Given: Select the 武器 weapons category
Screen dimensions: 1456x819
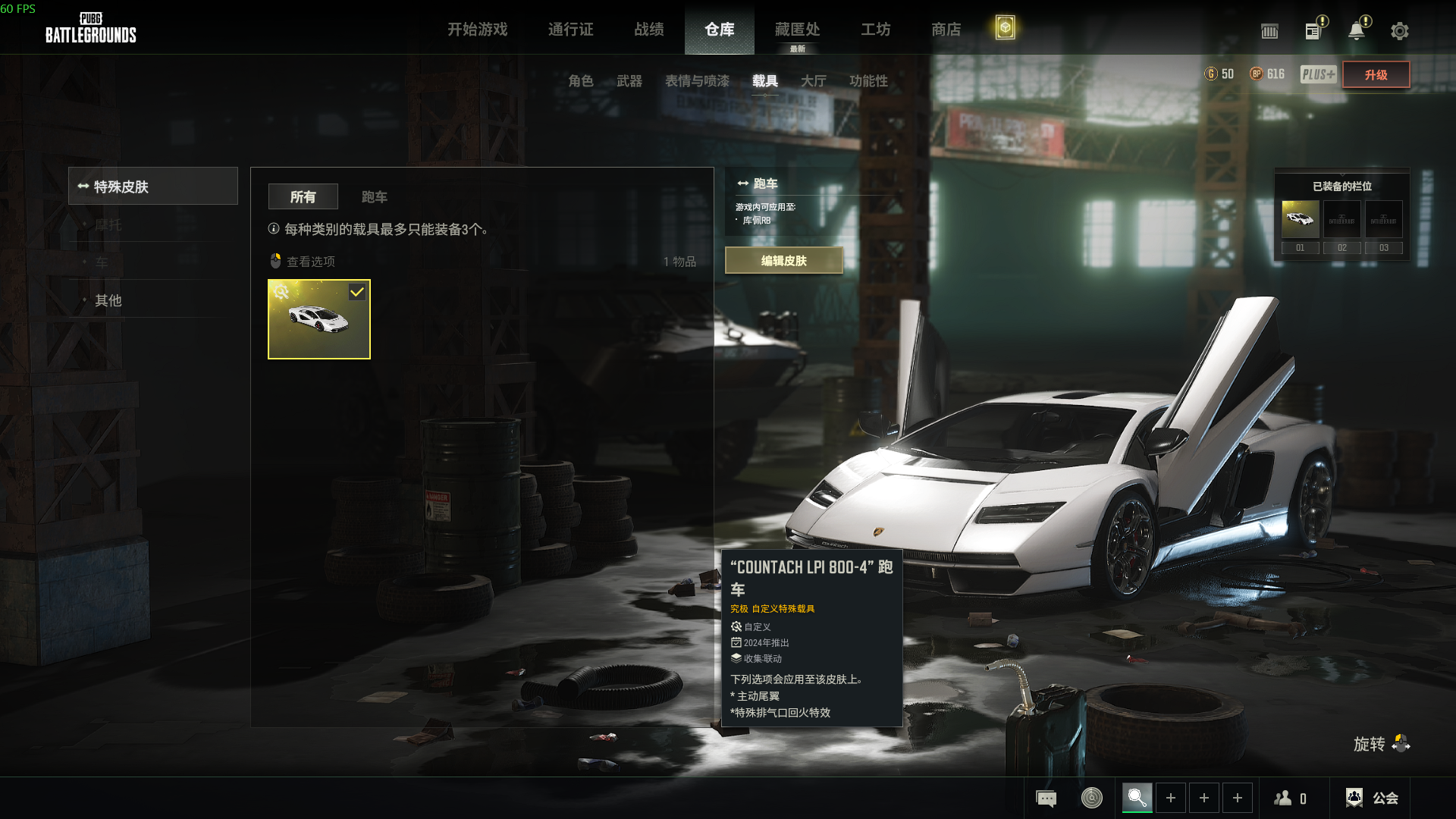Looking at the screenshot, I should tap(629, 81).
